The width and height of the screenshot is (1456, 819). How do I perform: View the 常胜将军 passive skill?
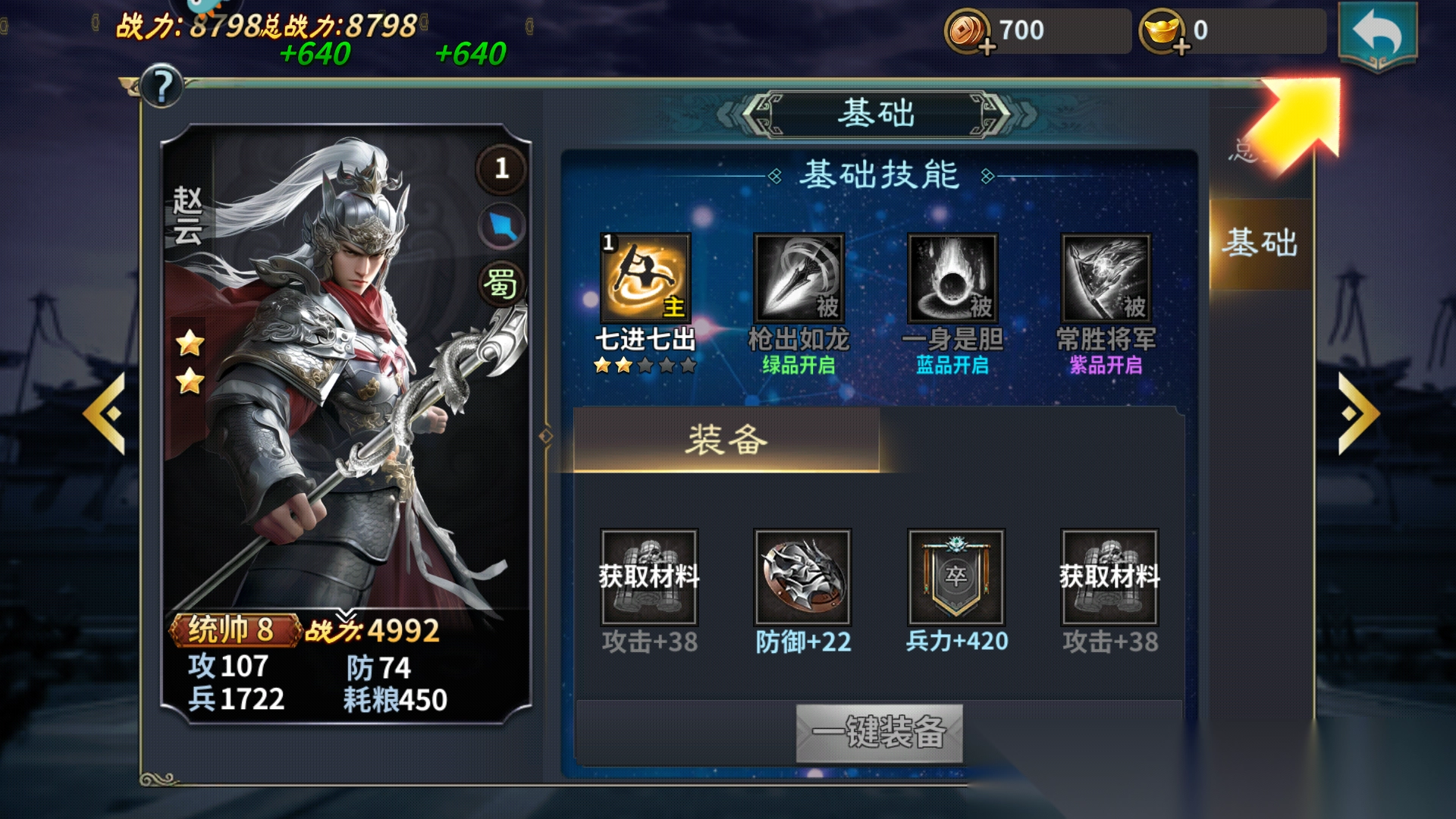[x=1106, y=278]
